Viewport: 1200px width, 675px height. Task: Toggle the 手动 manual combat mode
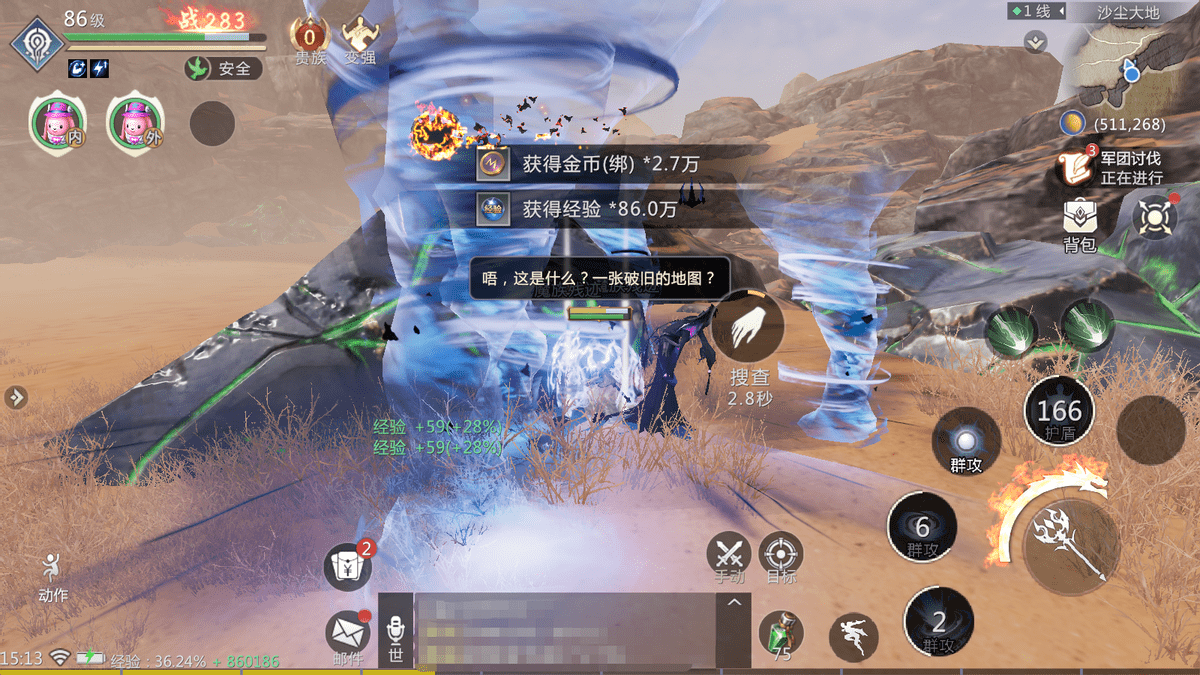pyautogui.click(x=729, y=556)
